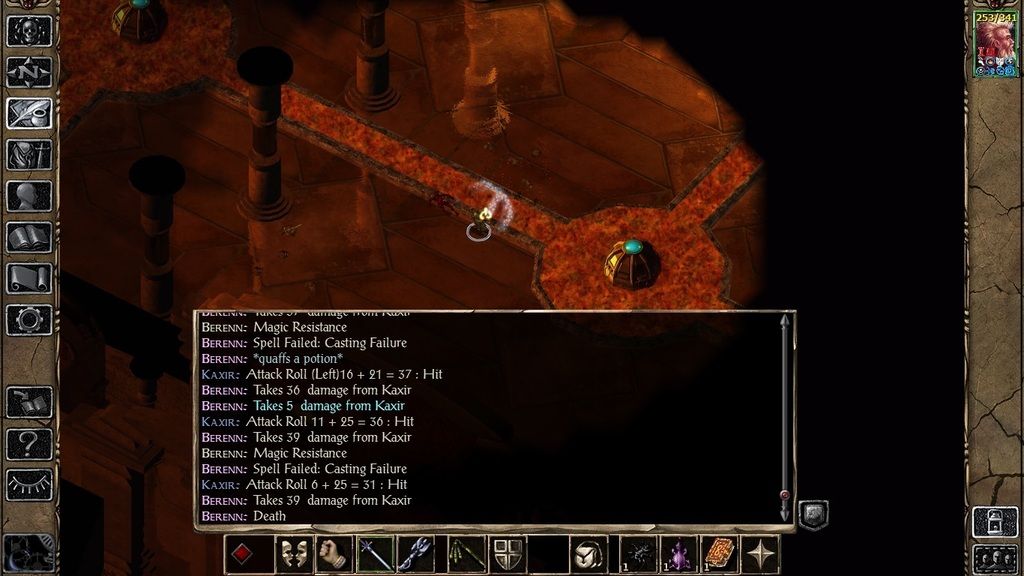Select the fist weapon slot
This screenshot has width=1024, height=576.
pos(332,555)
